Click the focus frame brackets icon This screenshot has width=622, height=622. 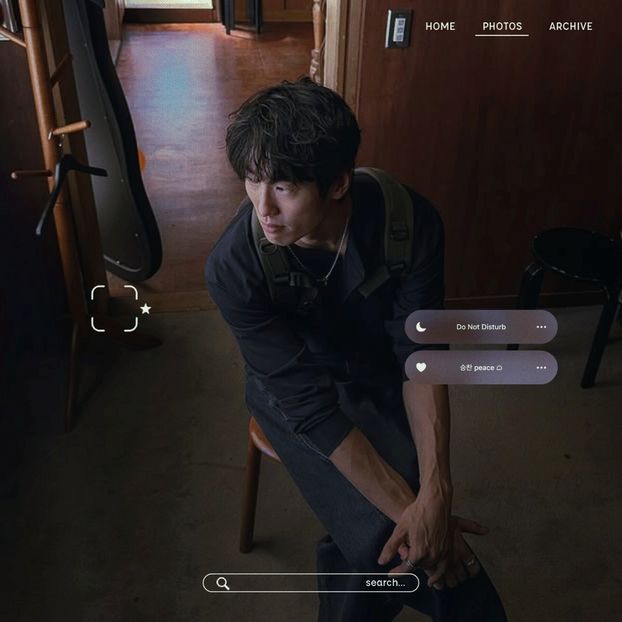click(114, 308)
